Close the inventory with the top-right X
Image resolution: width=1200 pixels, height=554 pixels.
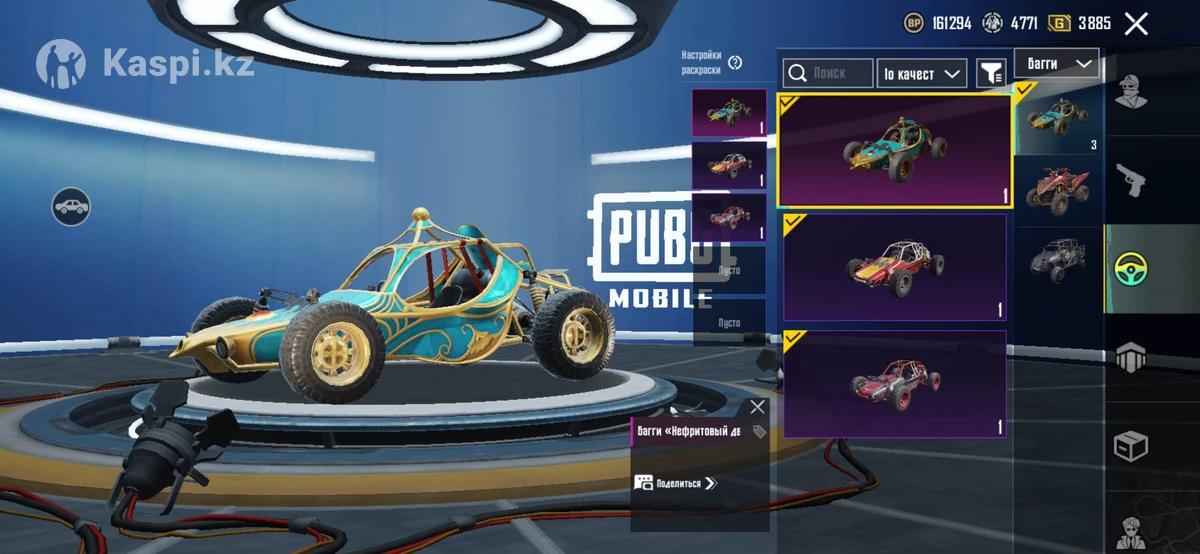[1136, 24]
